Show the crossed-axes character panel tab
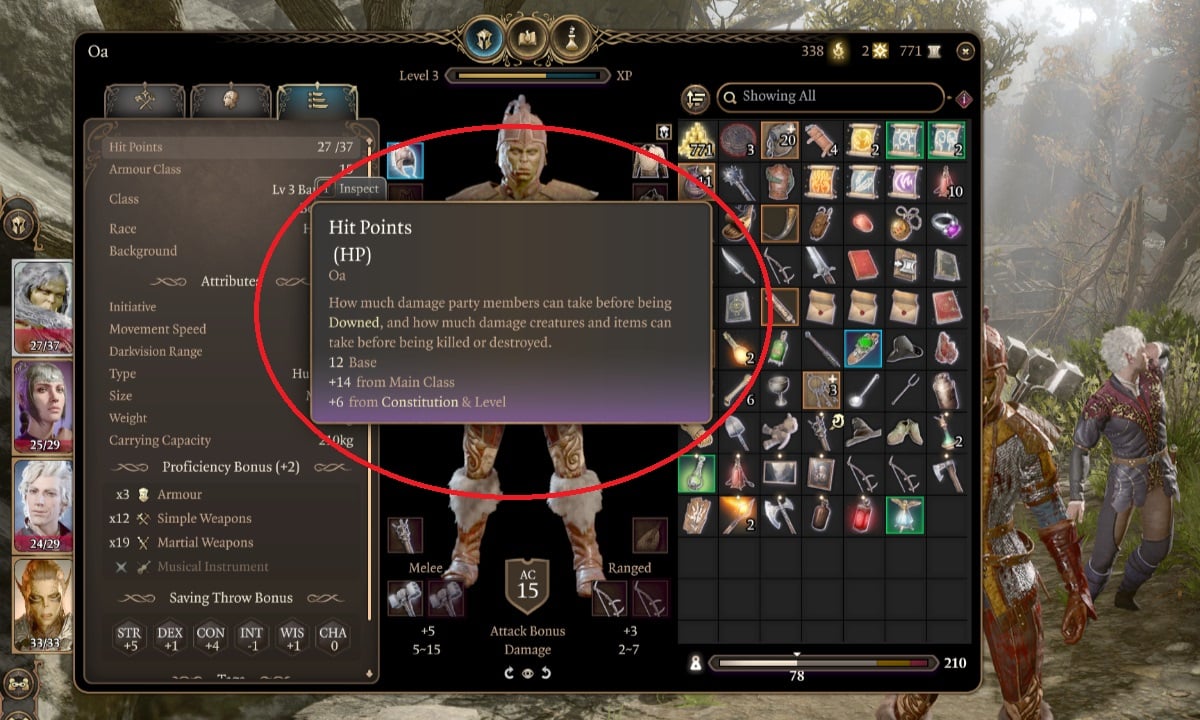Viewport: 1200px width, 720px height. pos(144,100)
